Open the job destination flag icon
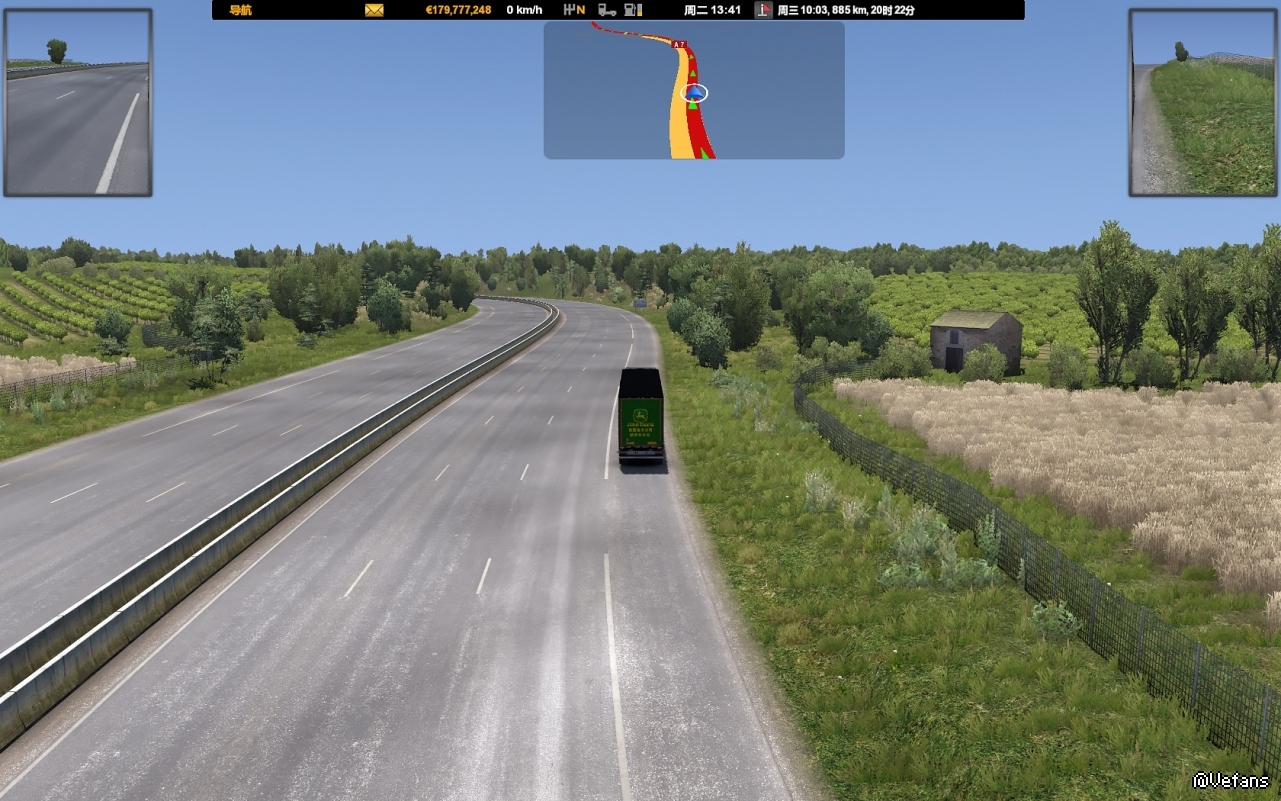 (x=764, y=10)
